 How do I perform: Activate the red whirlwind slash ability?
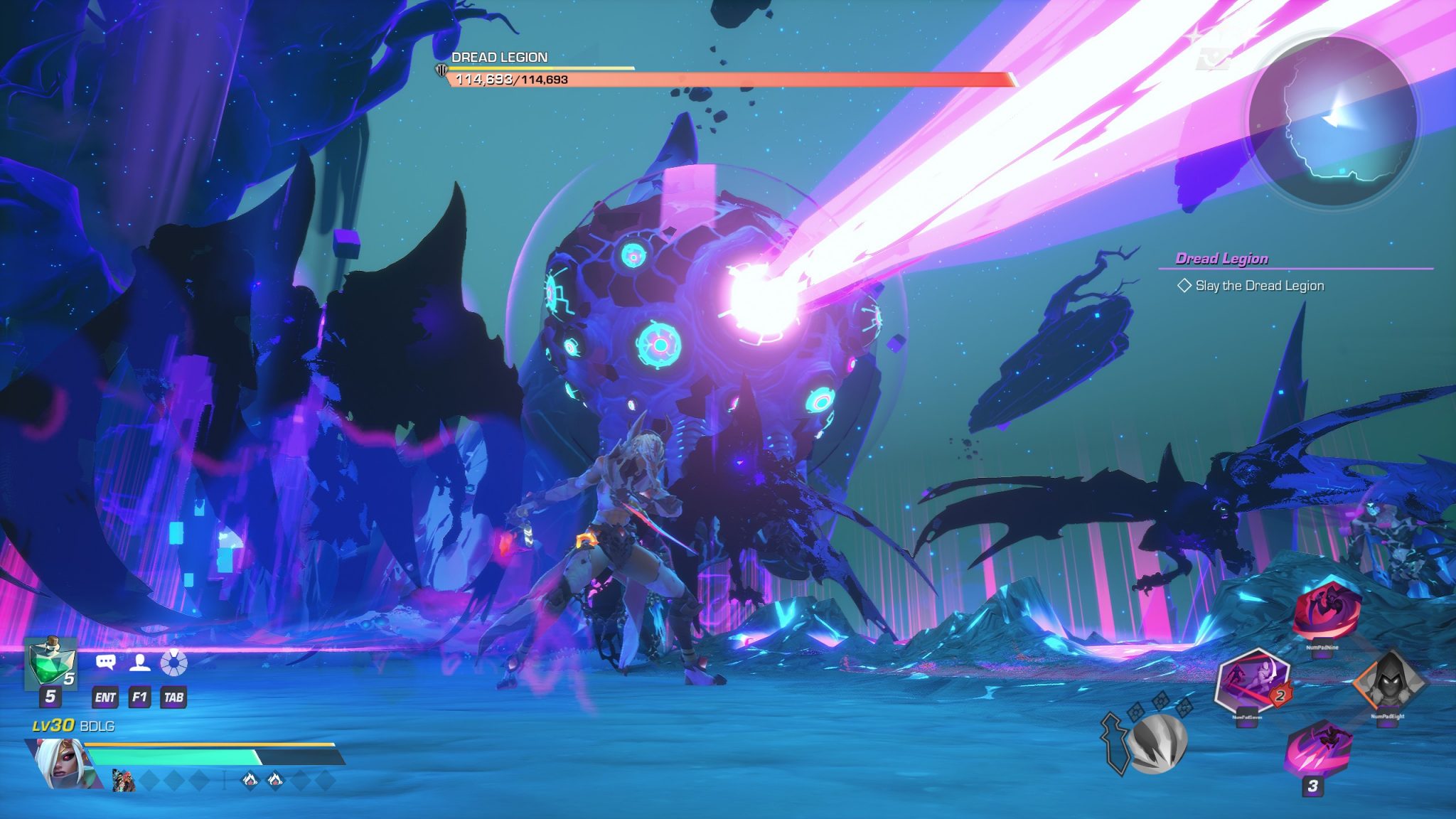pyautogui.click(x=1326, y=611)
